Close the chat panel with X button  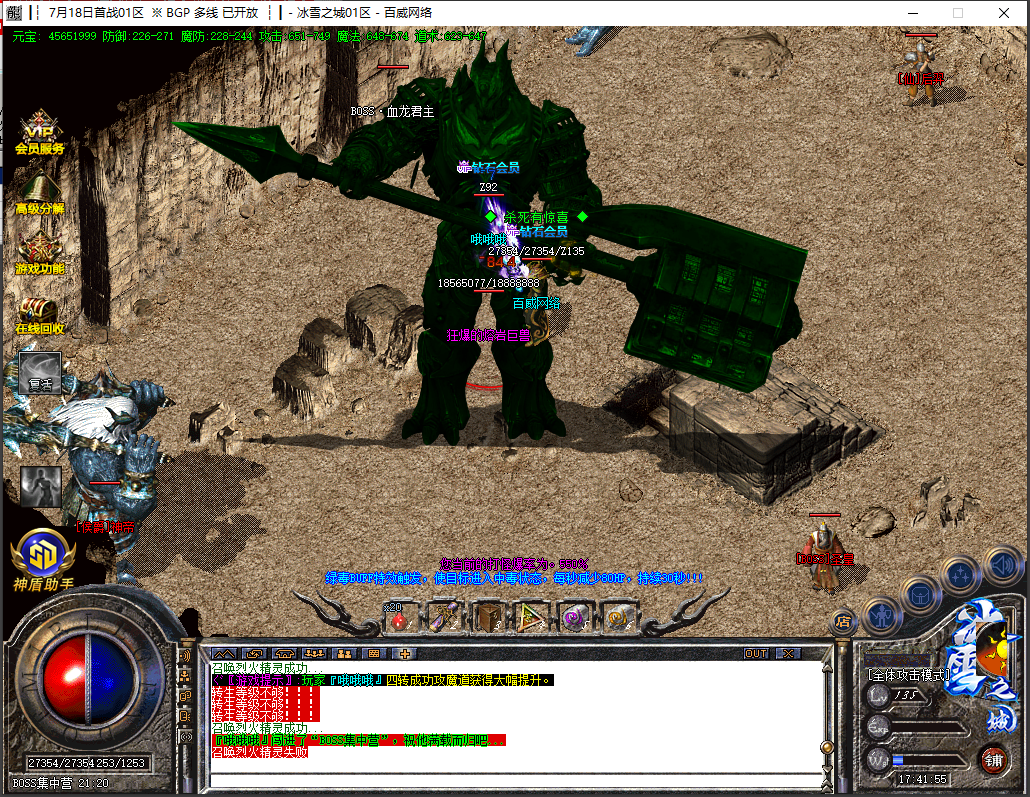point(789,653)
